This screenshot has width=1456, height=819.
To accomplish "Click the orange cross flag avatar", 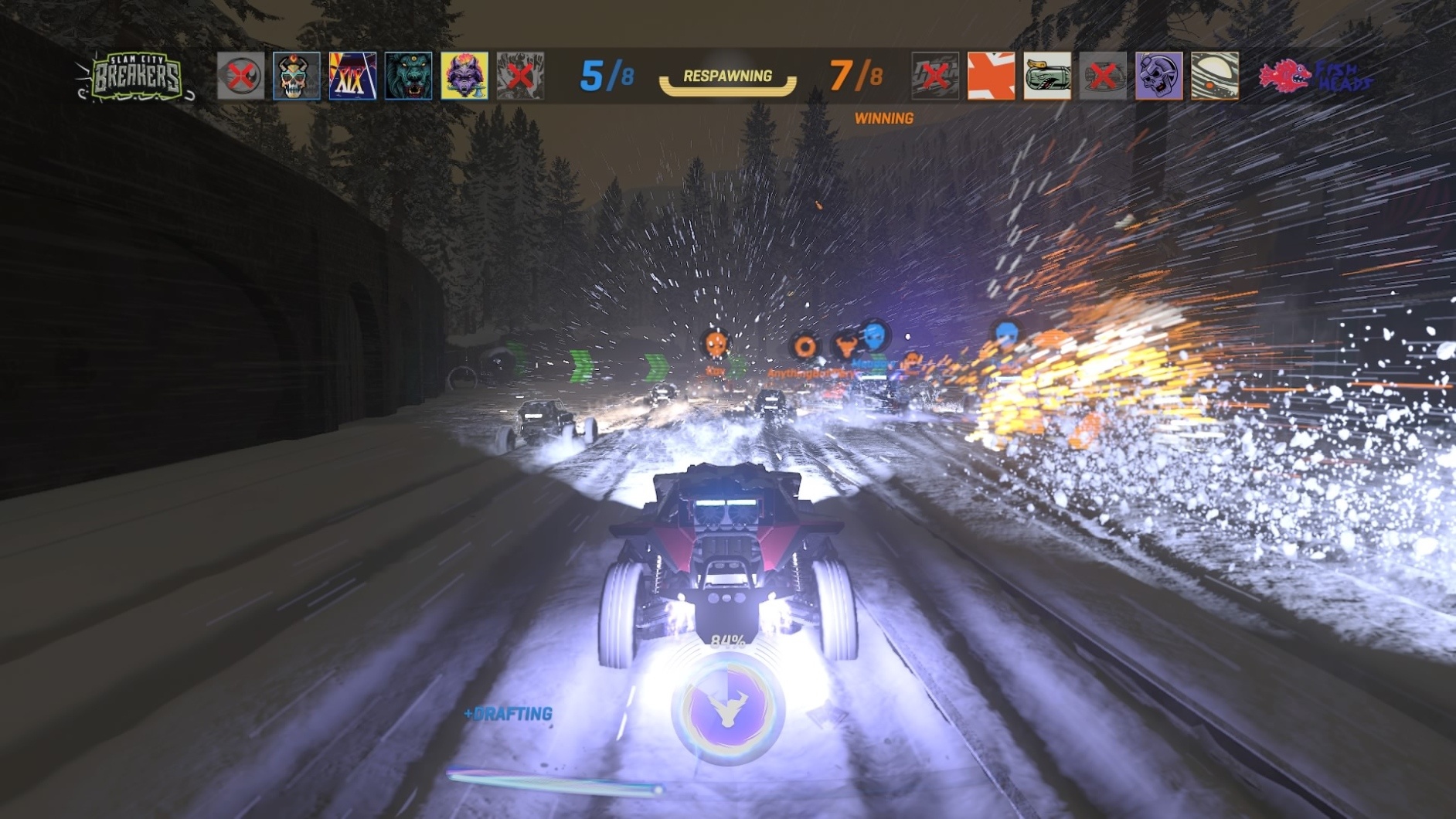I will pos(991,77).
